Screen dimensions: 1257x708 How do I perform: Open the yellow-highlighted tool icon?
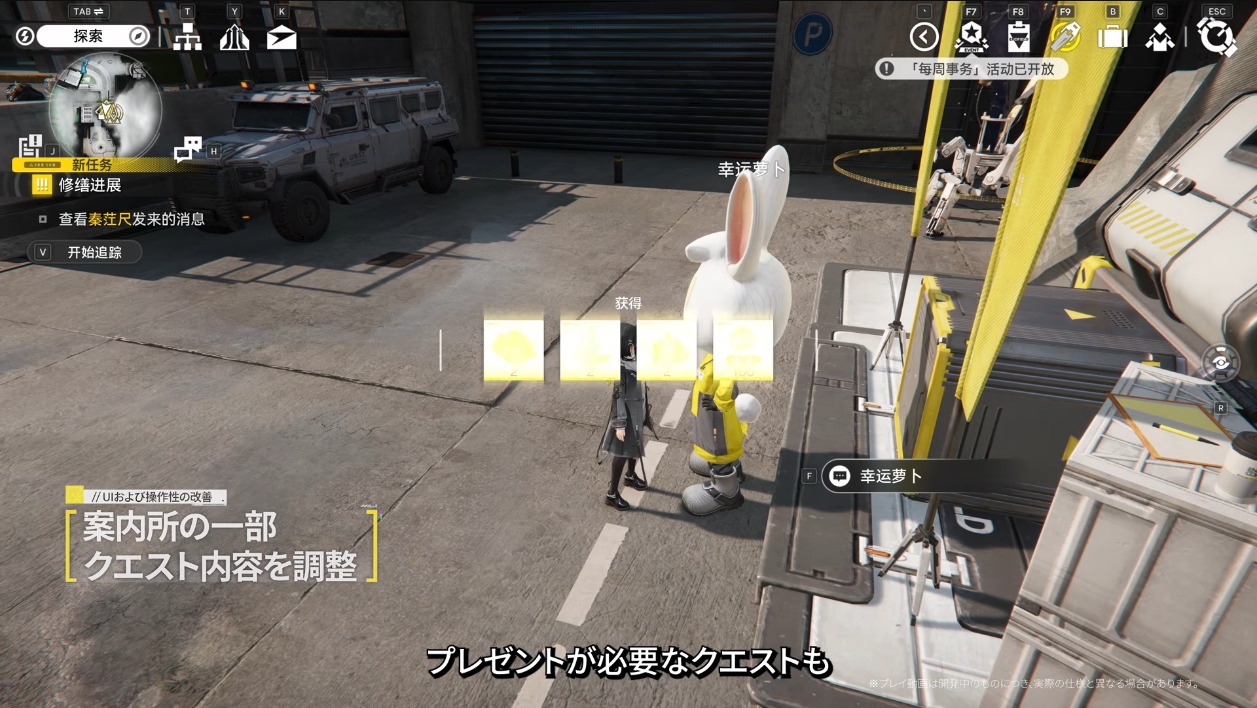tap(1065, 38)
